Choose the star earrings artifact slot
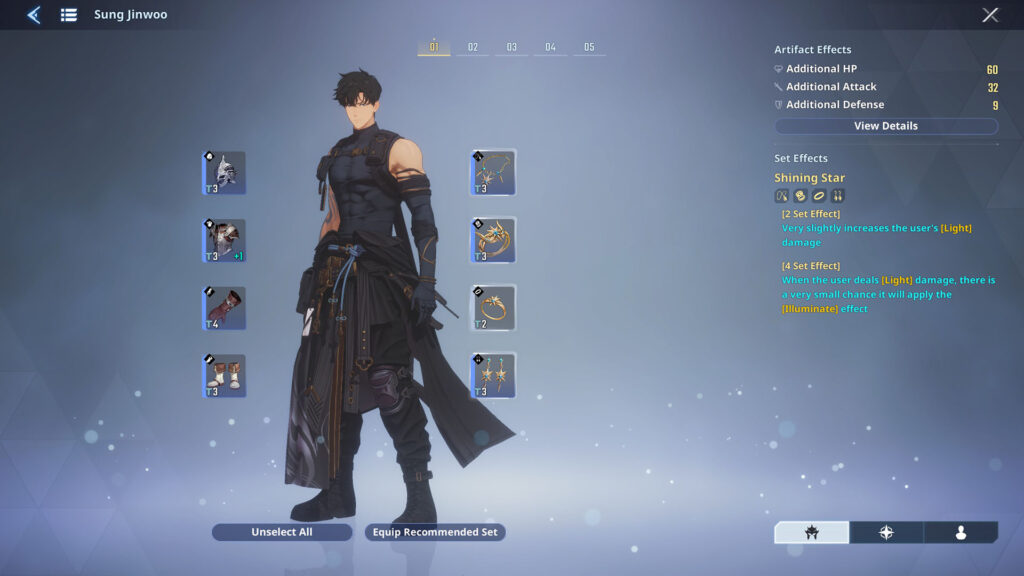 click(494, 376)
